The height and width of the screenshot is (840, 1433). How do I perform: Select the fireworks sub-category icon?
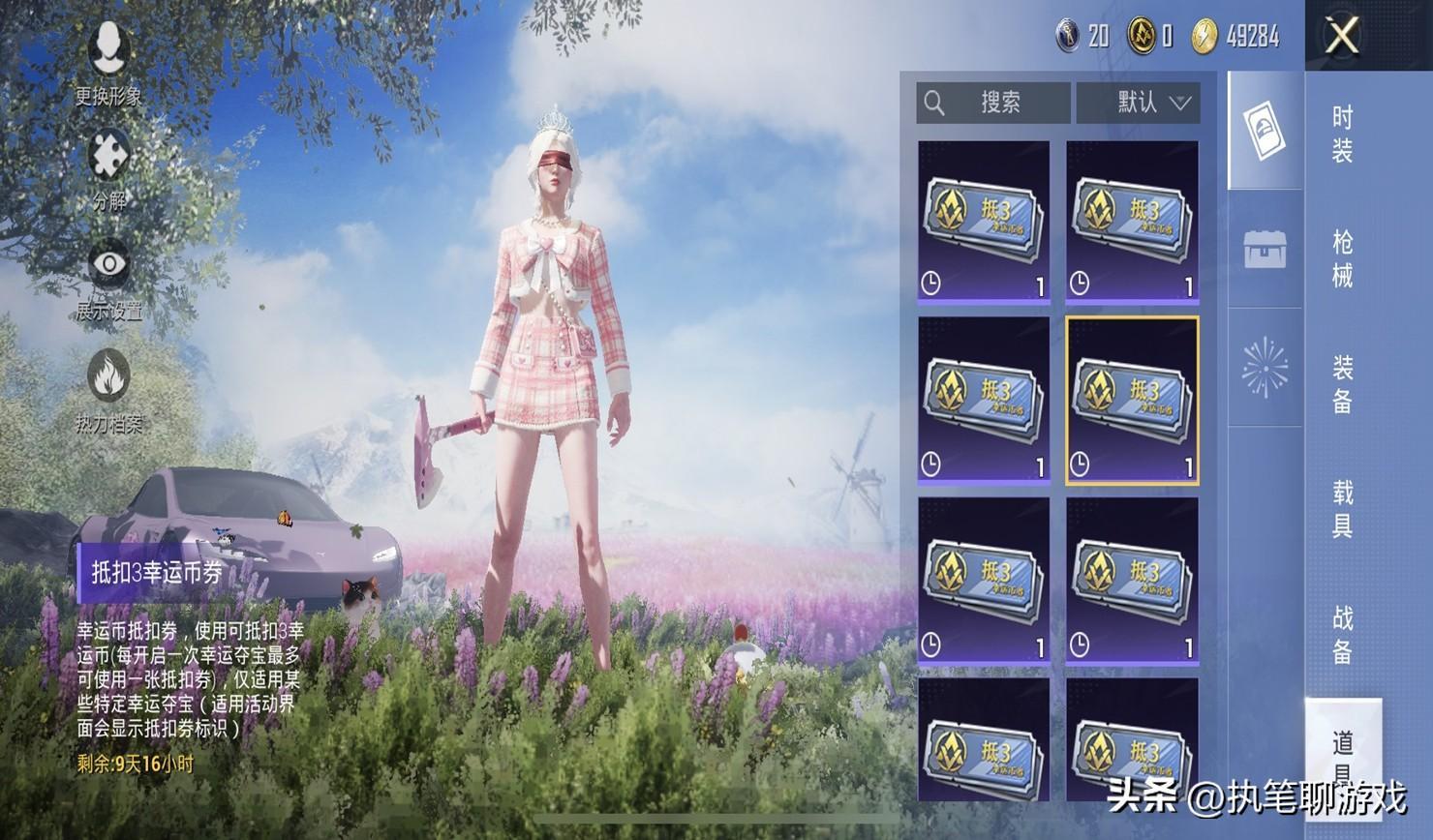point(1265,368)
